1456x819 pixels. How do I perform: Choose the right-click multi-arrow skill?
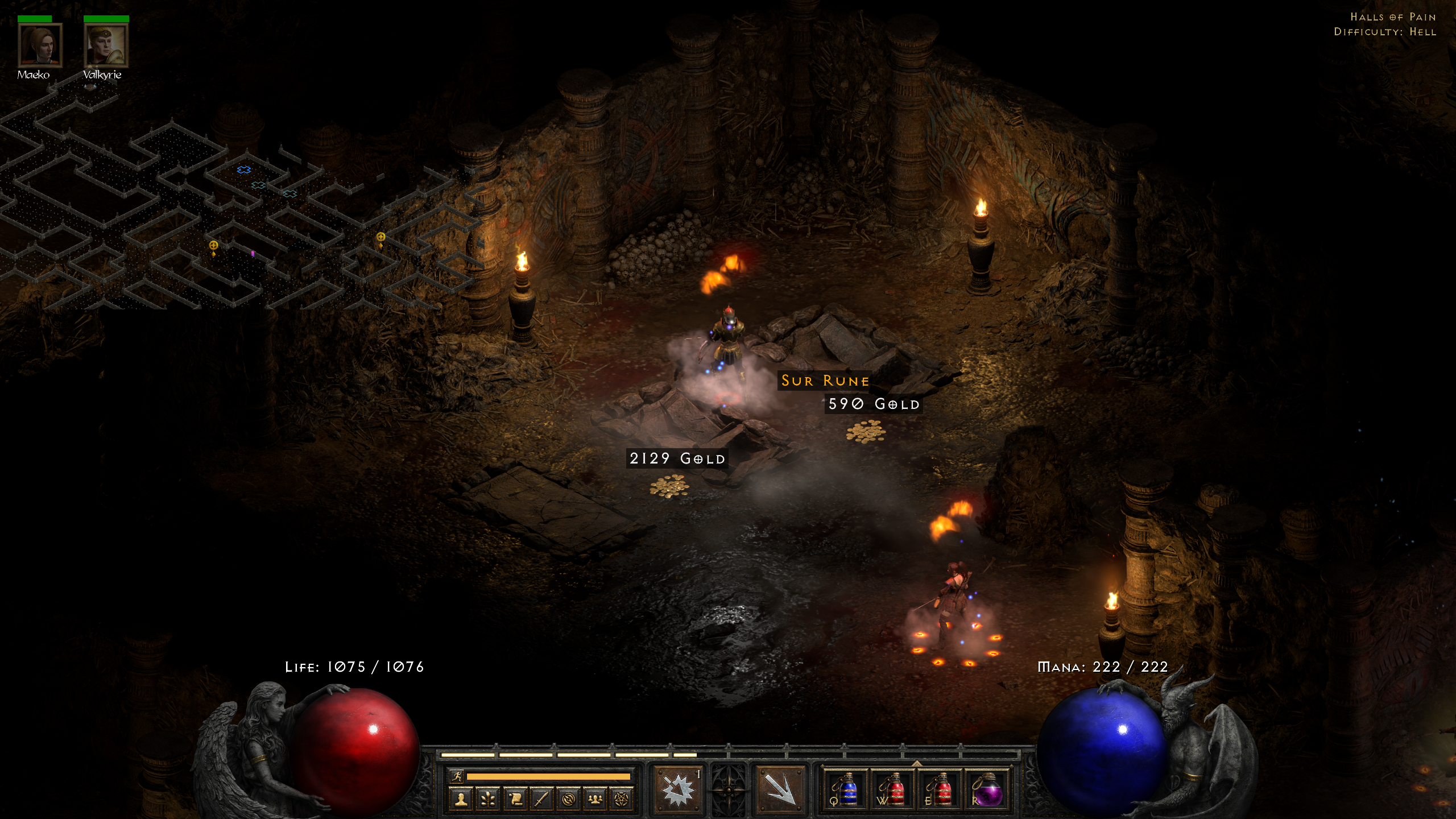click(780, 789)
